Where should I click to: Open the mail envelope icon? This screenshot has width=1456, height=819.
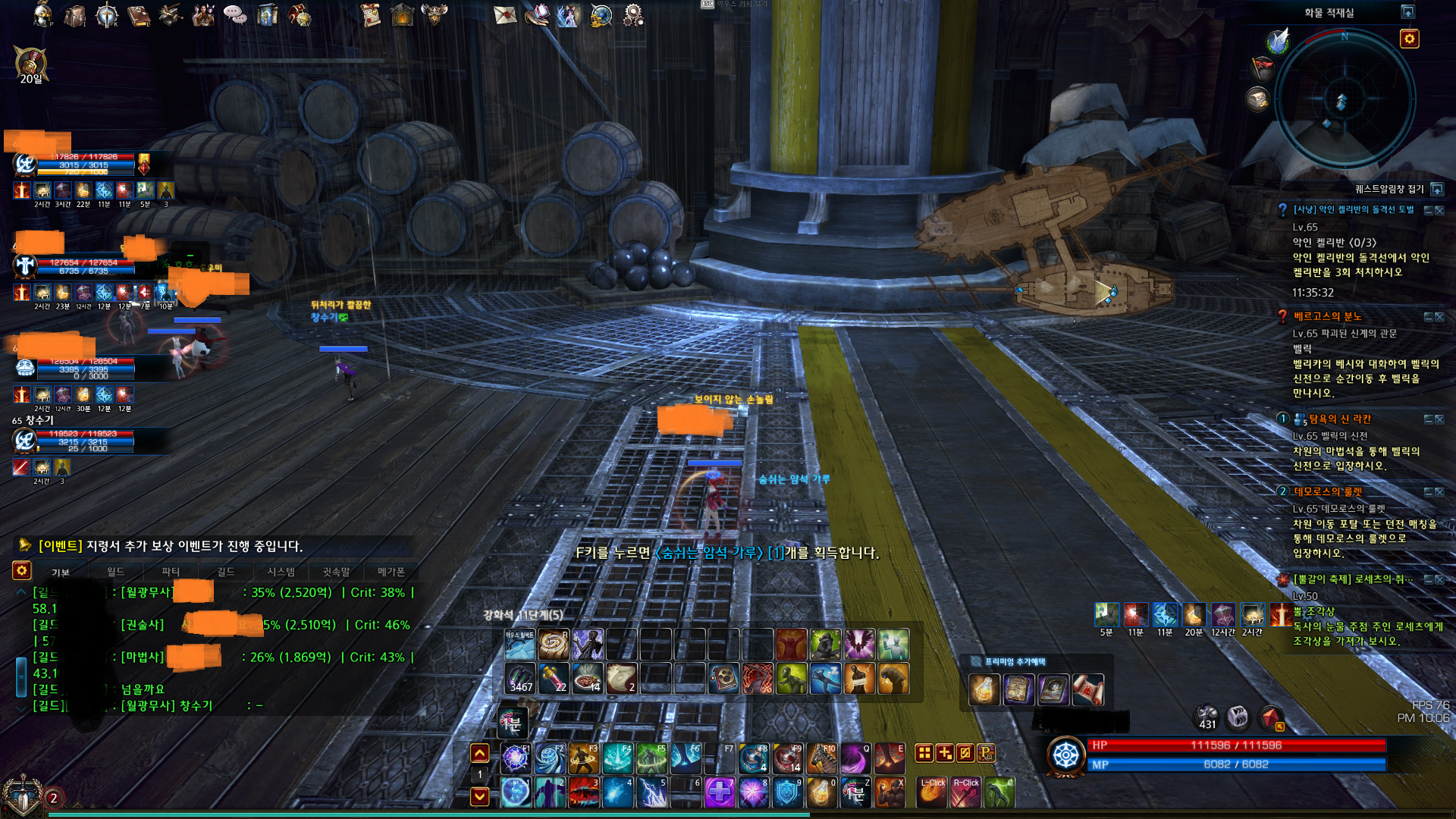504,14
